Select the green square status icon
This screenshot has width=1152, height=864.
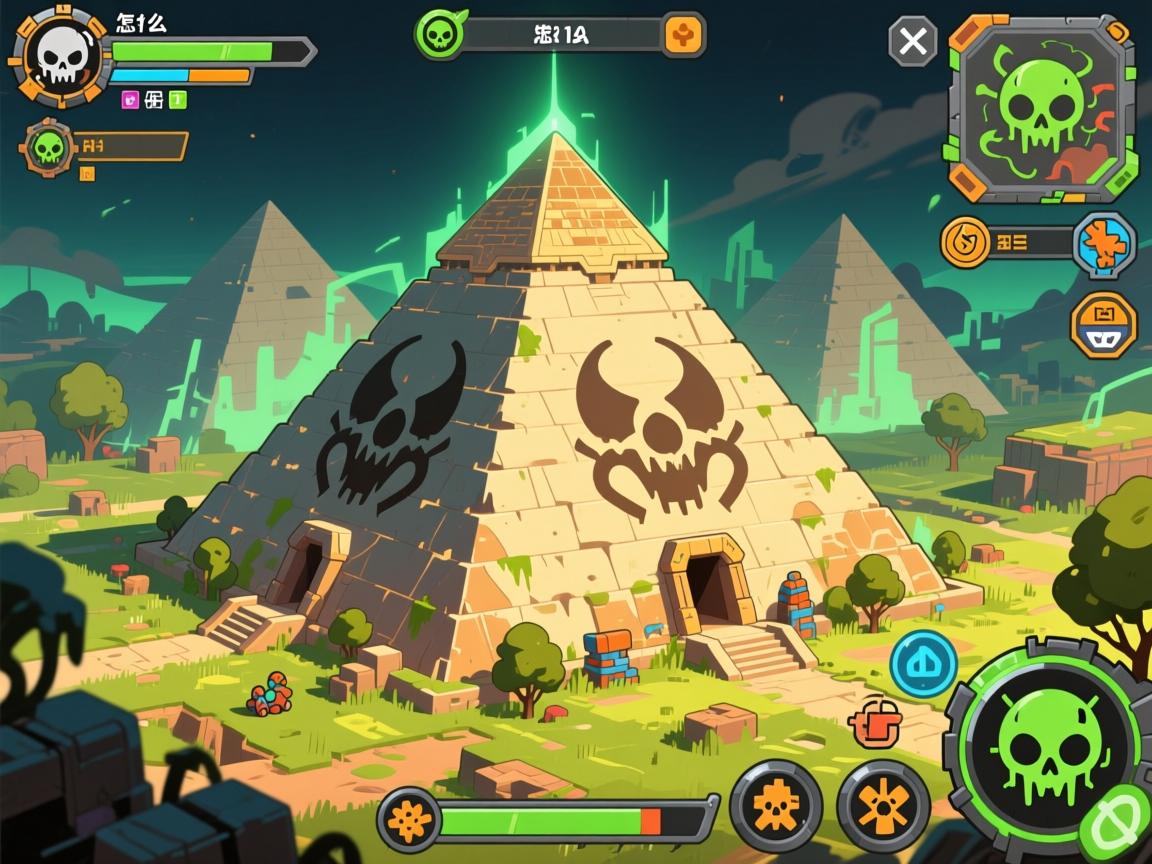click(178, 99)
